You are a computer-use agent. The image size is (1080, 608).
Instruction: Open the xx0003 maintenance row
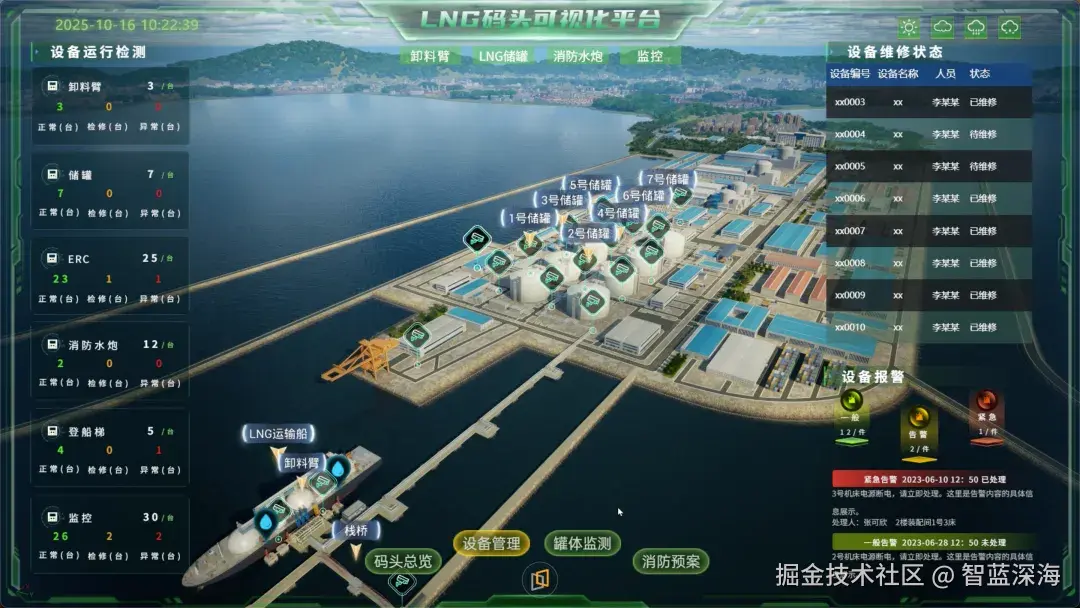(928, 102)
